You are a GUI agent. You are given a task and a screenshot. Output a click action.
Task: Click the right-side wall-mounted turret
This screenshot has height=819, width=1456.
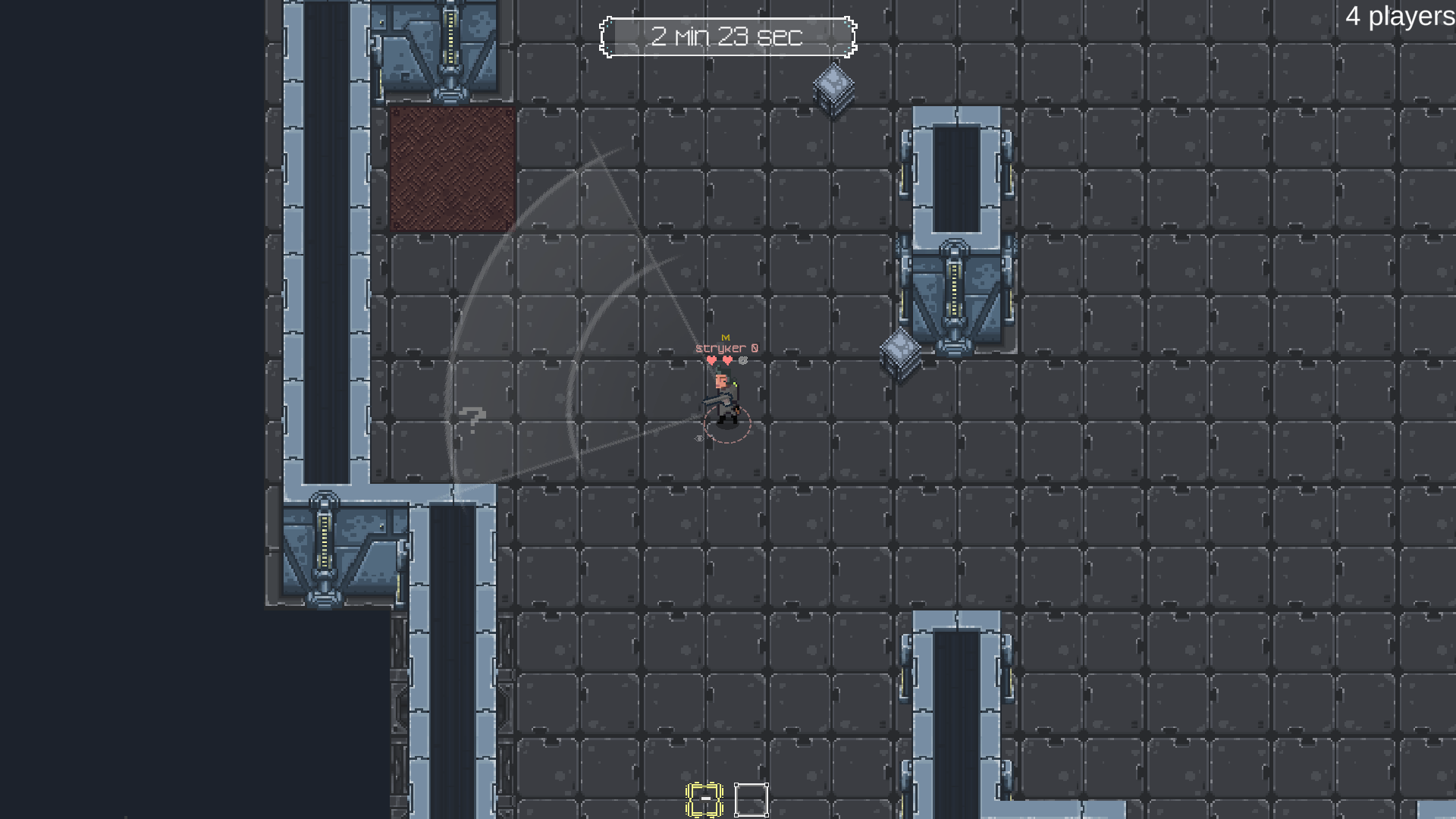pyautogui.click(x=954, y=288)
